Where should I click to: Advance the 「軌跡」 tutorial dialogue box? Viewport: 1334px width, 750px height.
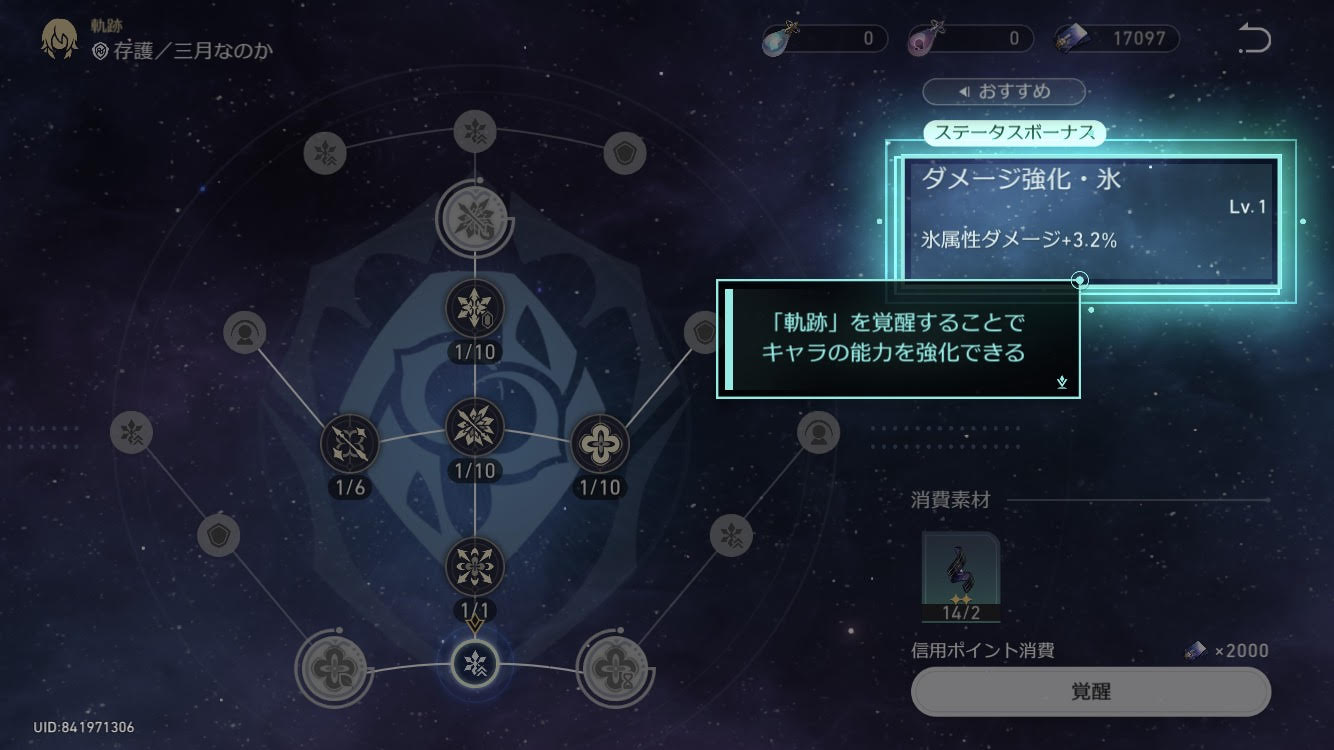(897, 339)
